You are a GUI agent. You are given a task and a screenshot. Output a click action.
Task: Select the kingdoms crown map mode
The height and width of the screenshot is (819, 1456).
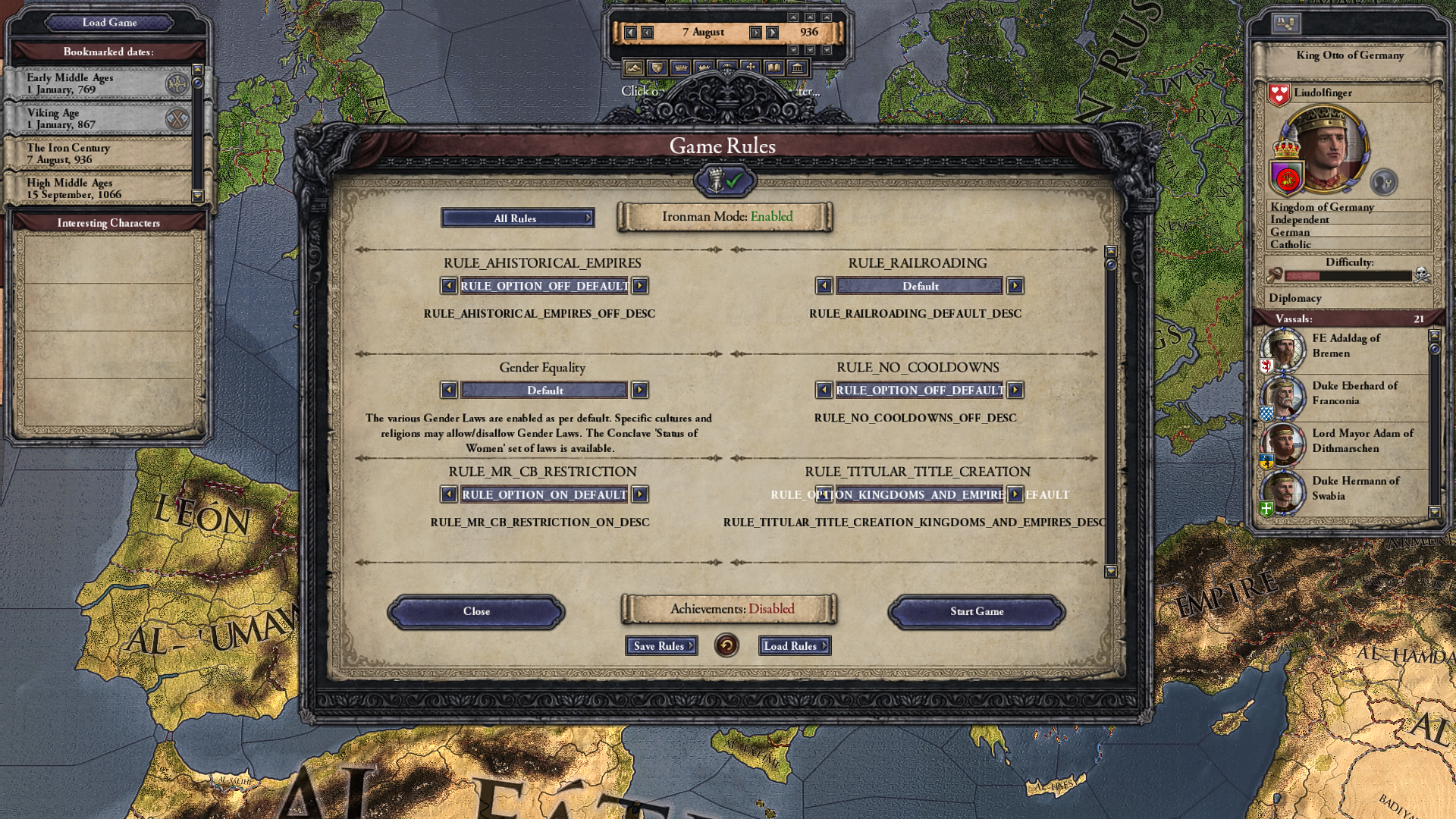click(702, 67)
